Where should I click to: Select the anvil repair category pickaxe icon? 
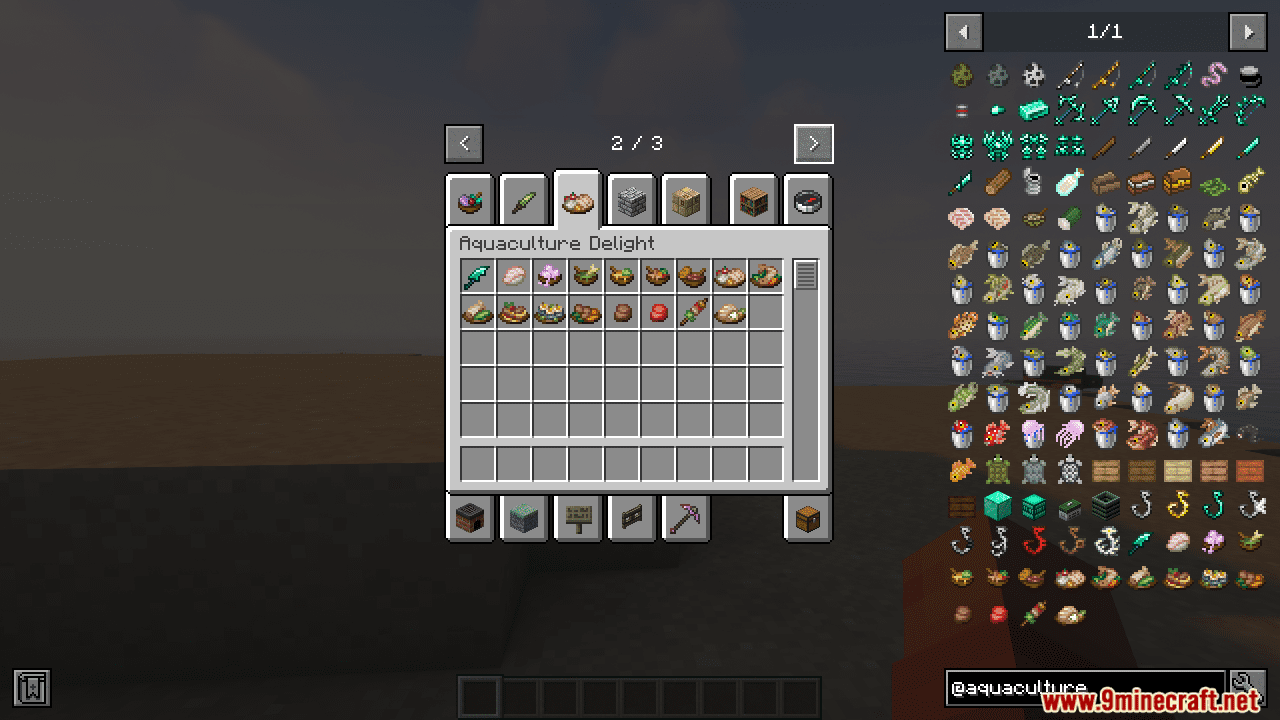click(x=686, y=518)
